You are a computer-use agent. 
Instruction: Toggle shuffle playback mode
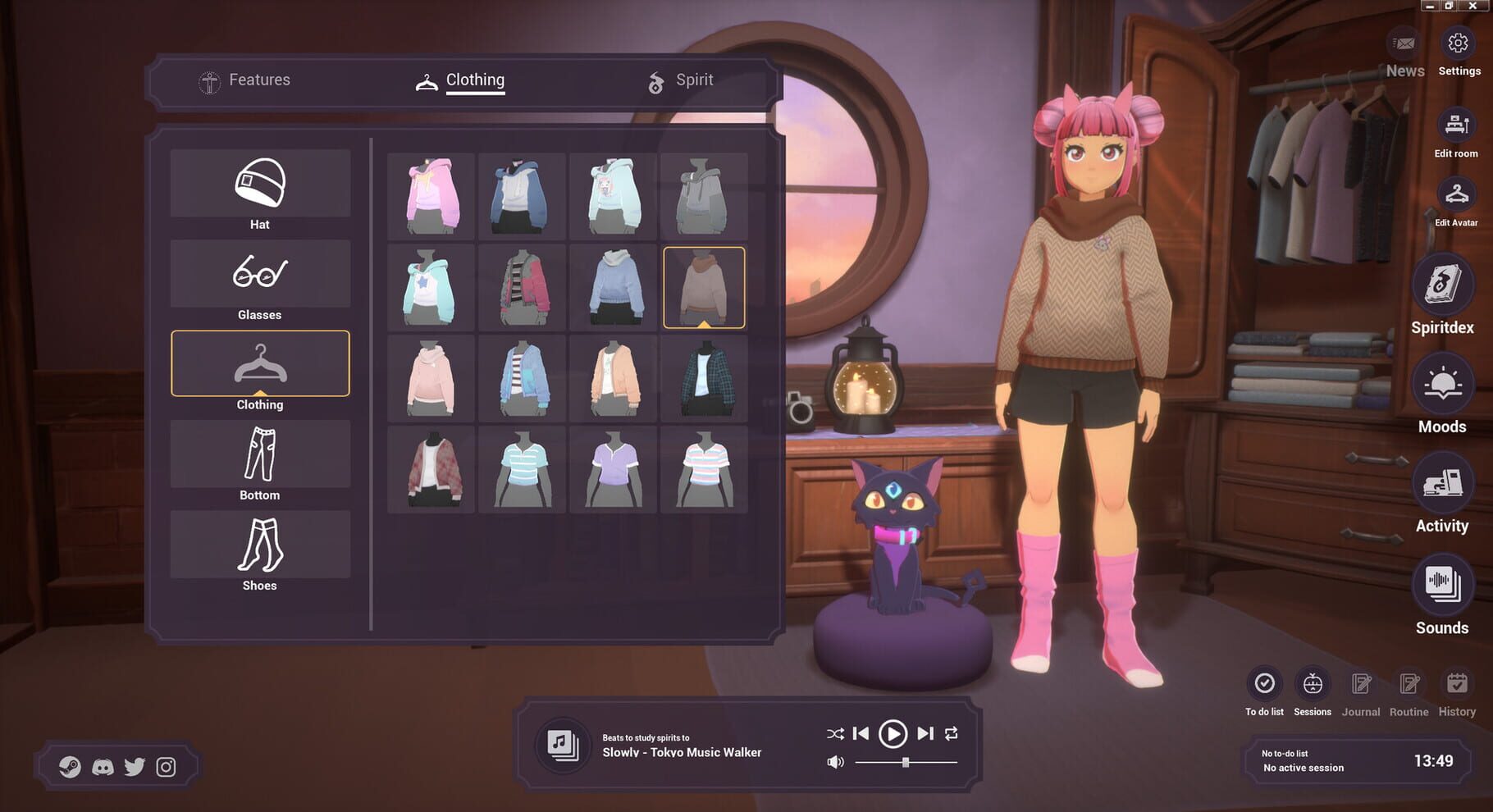[836, 734]
